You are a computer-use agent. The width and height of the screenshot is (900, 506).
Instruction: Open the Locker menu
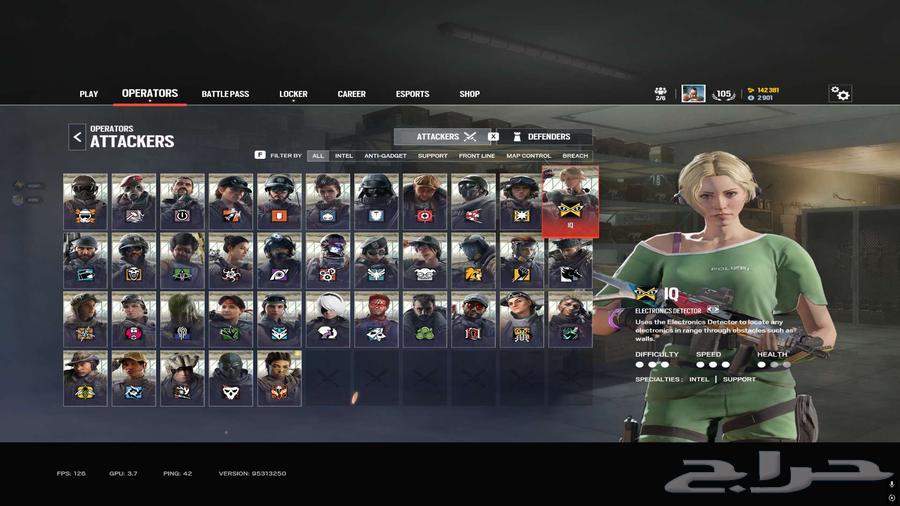pyautogui.click(x=293, y=94)
